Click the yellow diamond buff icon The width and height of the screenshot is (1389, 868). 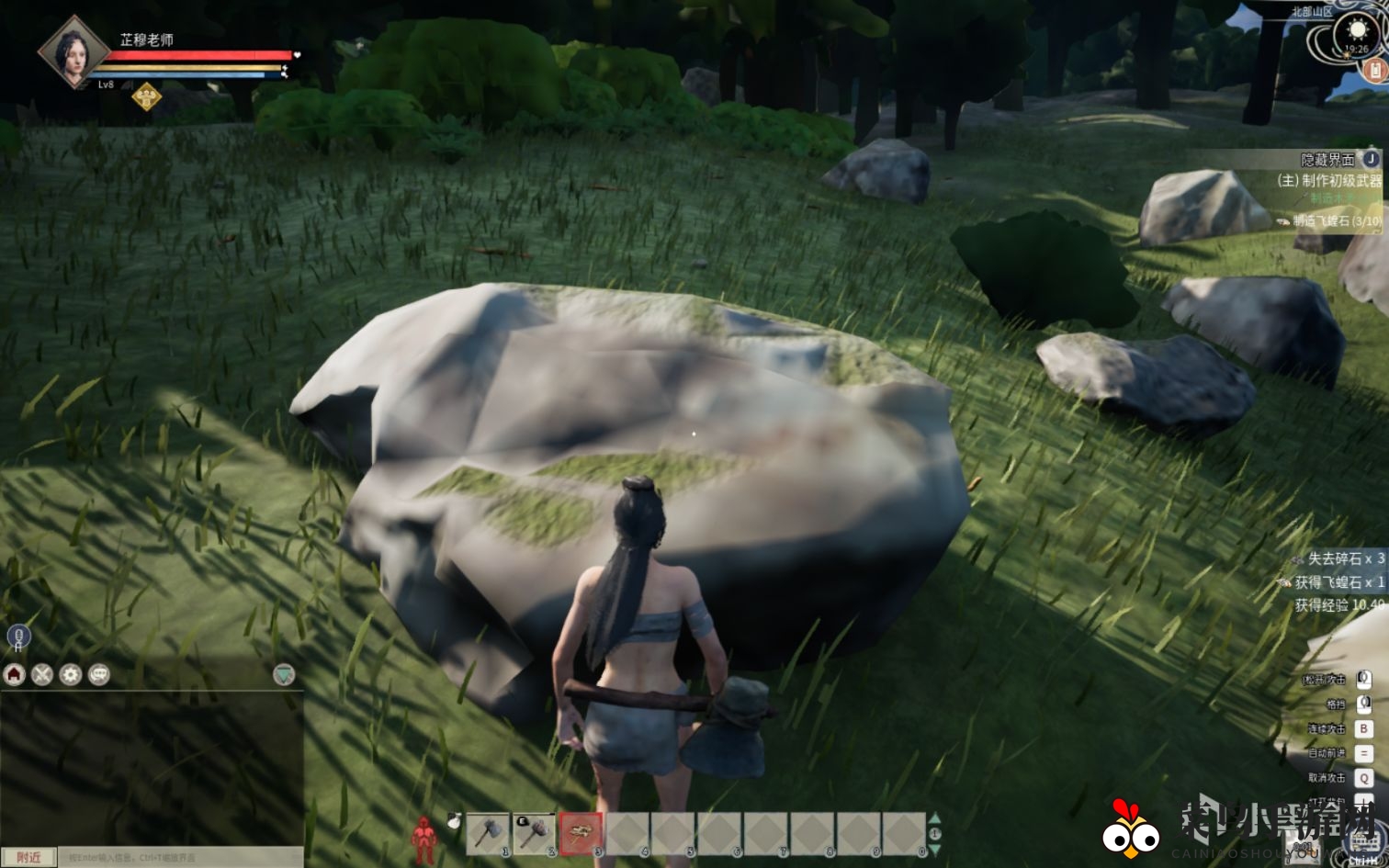pyautogui.click(x=146, y=96)
